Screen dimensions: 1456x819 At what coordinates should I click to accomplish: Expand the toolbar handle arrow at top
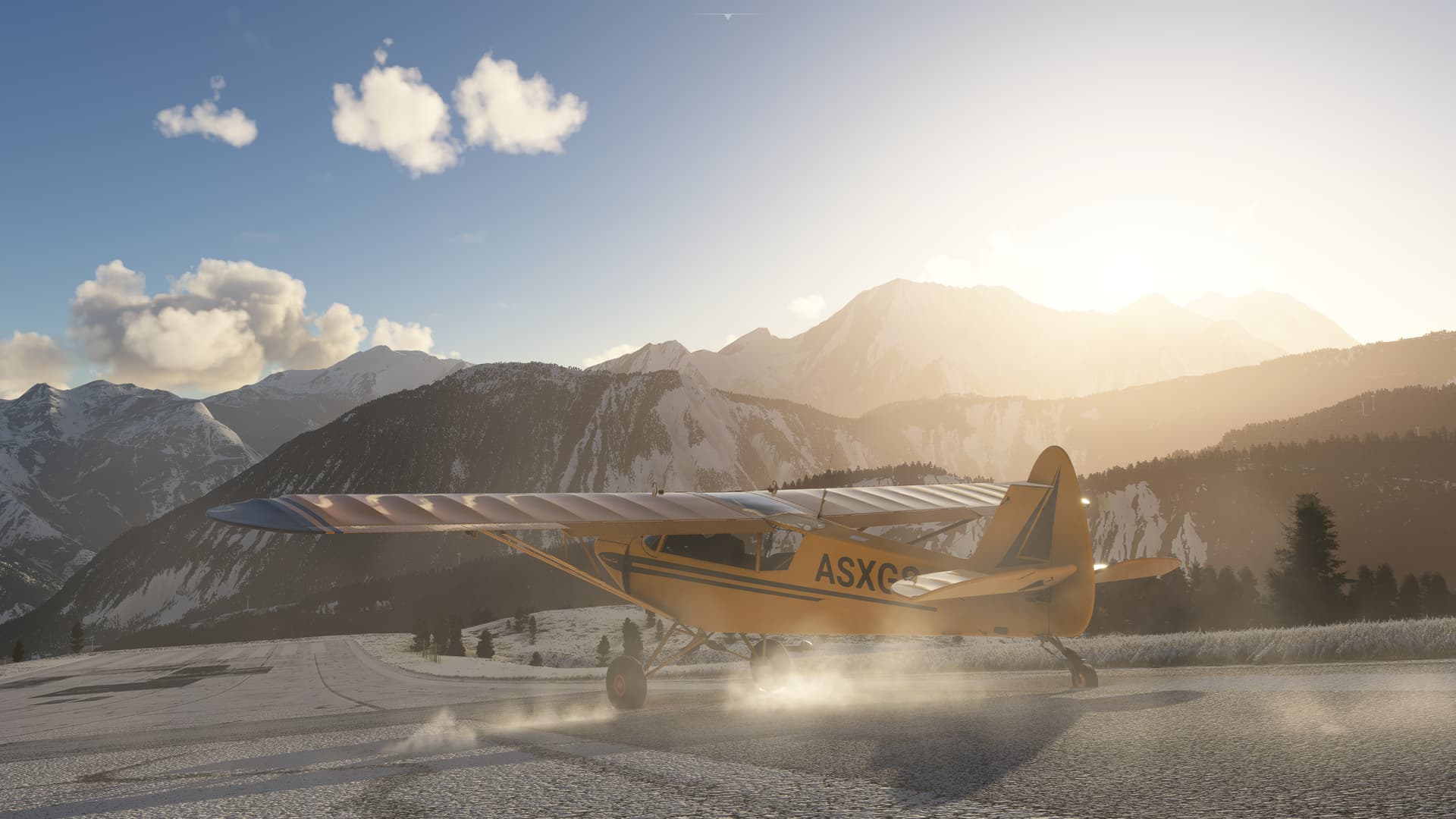pos(727,15)
